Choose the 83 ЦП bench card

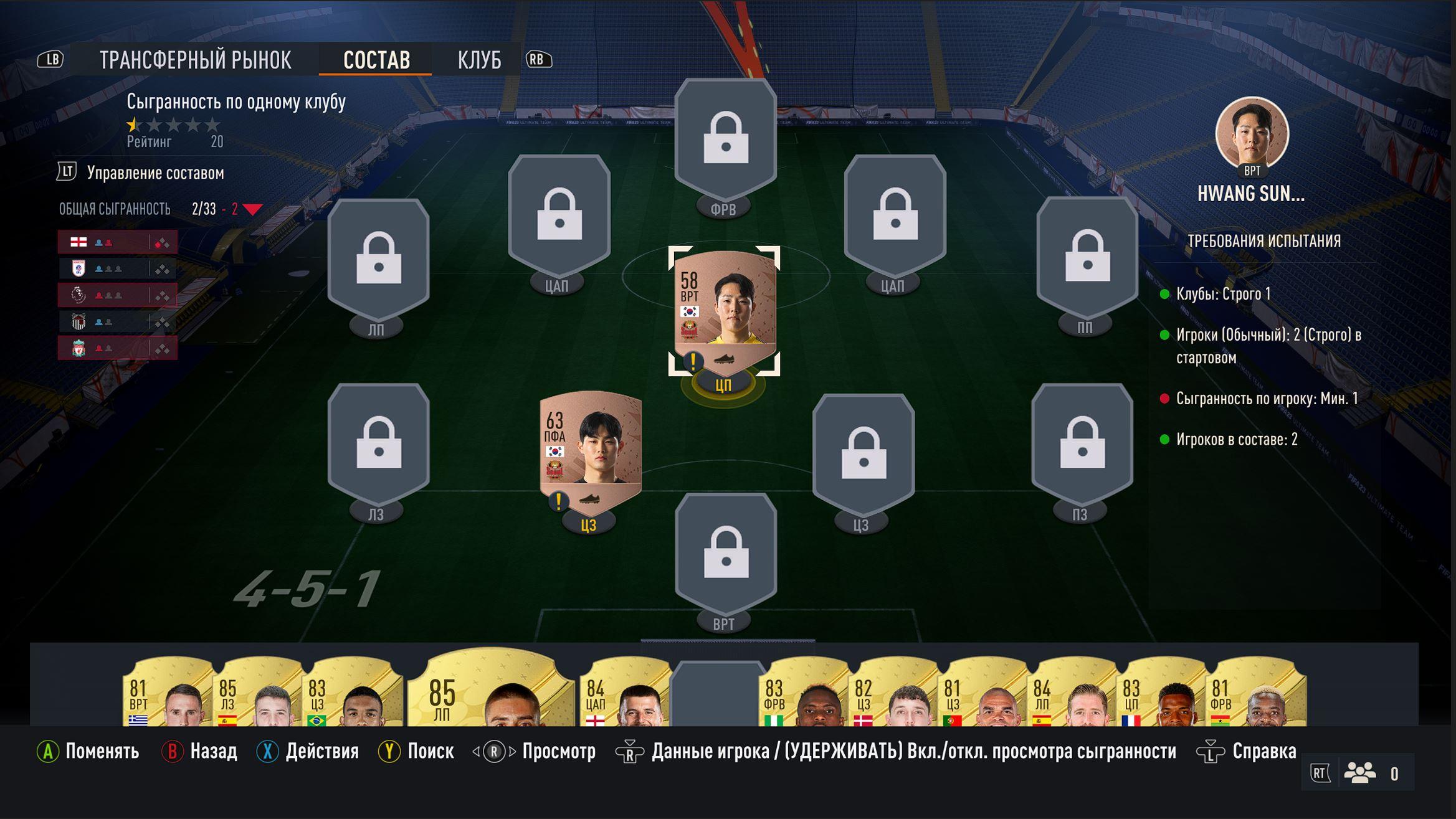click(x=1159, y=694)
